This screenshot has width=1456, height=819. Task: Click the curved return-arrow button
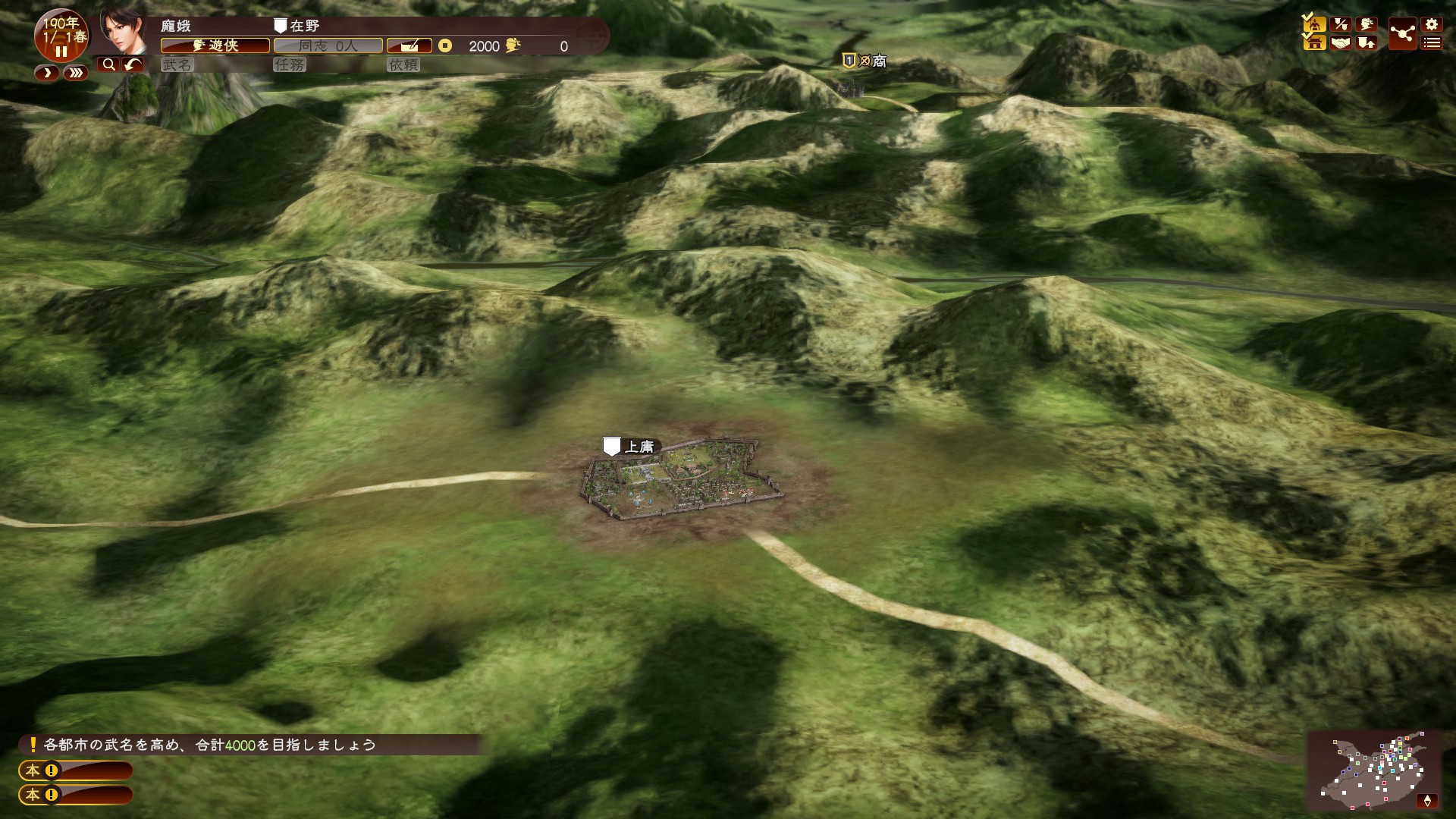point(133,64)
